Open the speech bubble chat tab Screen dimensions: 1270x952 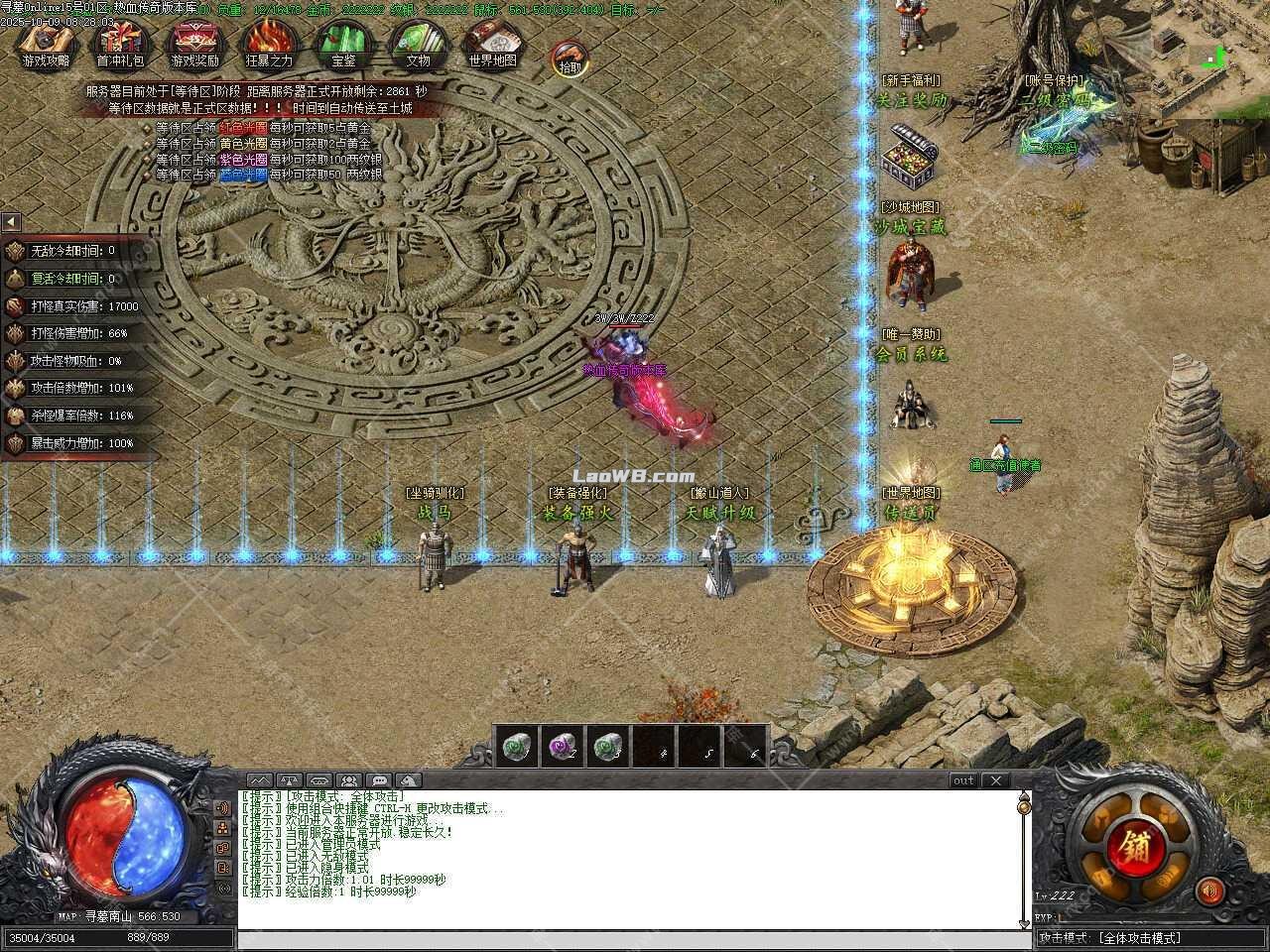[379, 780]
